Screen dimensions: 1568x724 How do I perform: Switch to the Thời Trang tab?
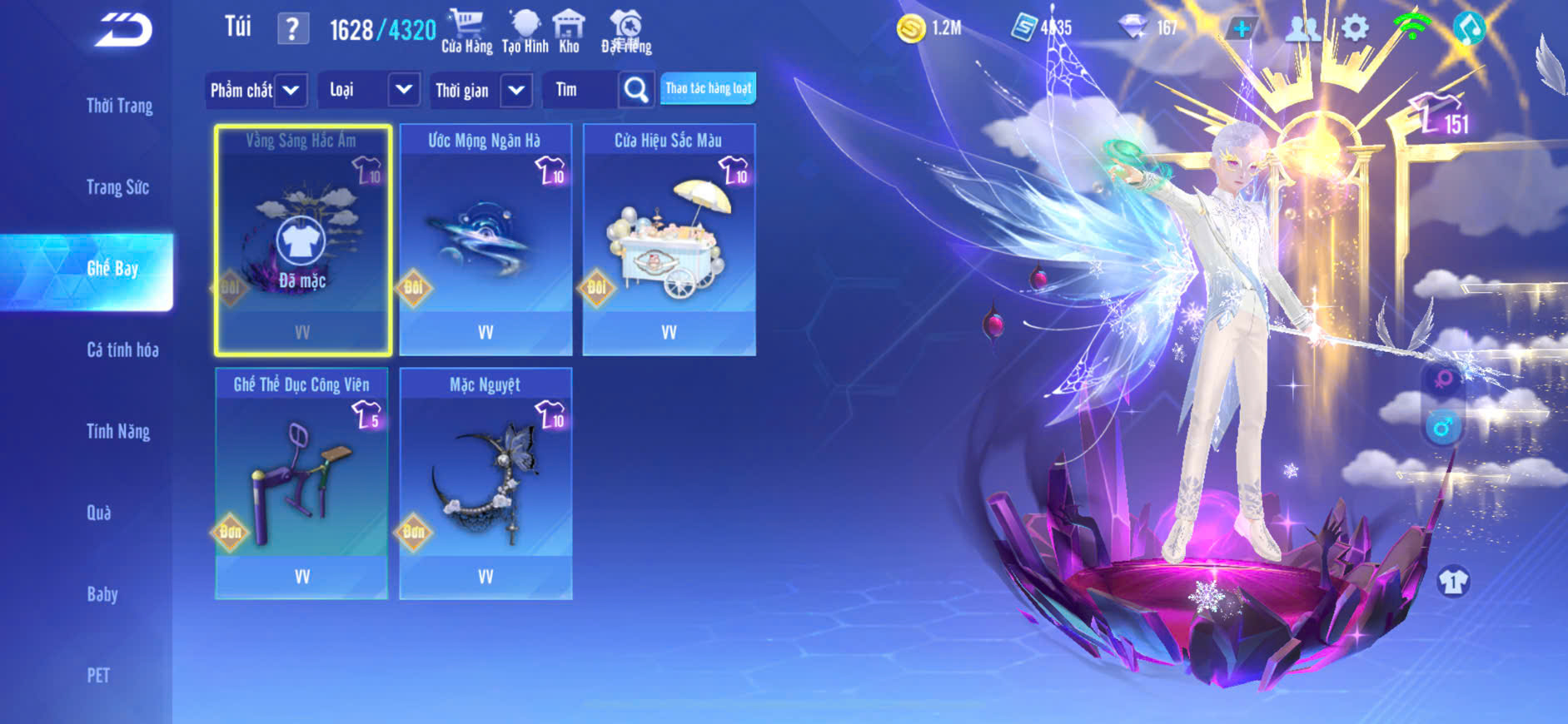pyautogui.click(x=119, y=106)
